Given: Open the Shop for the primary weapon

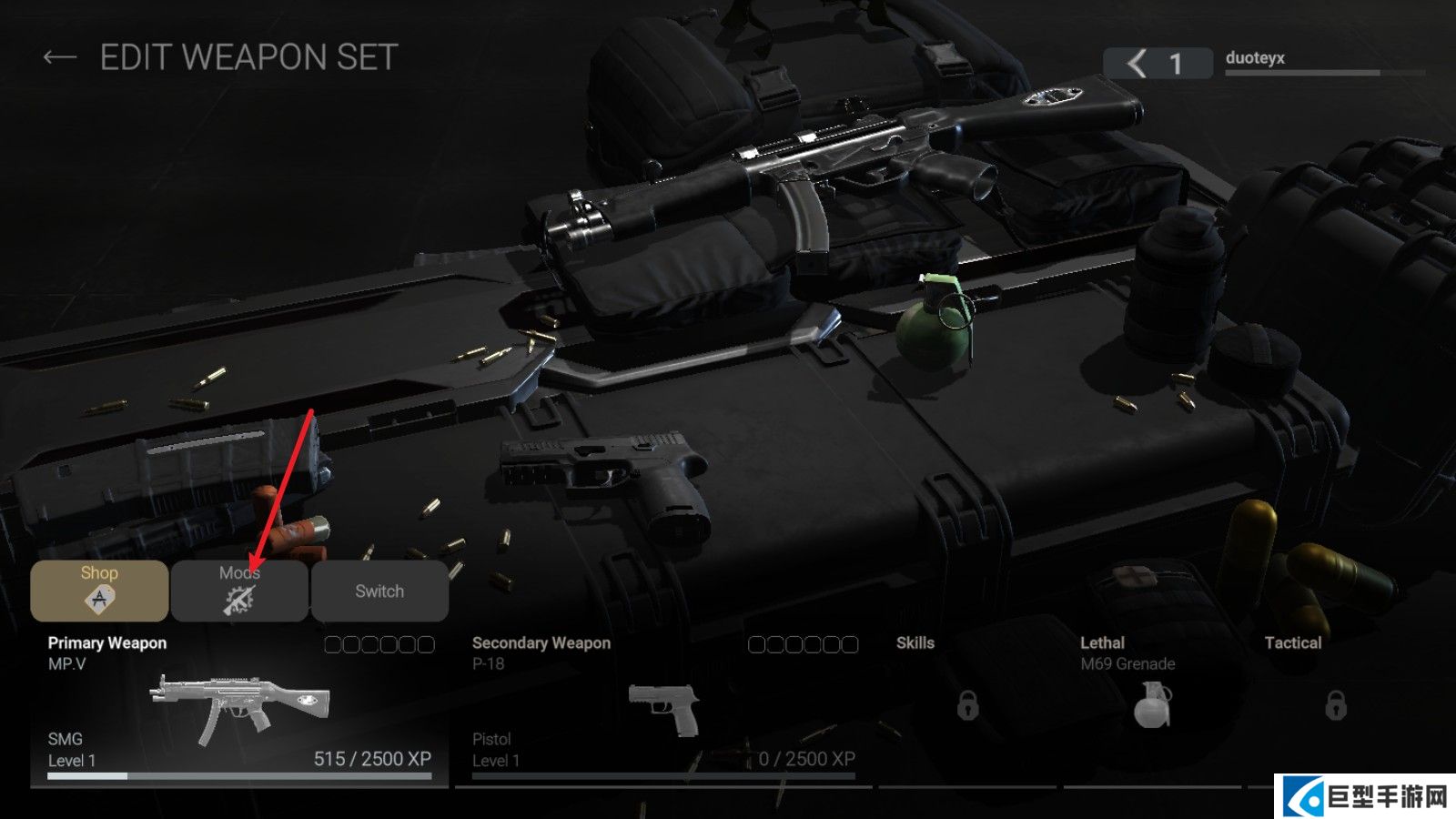Looking at the screenshot, I should pos(99,591).
